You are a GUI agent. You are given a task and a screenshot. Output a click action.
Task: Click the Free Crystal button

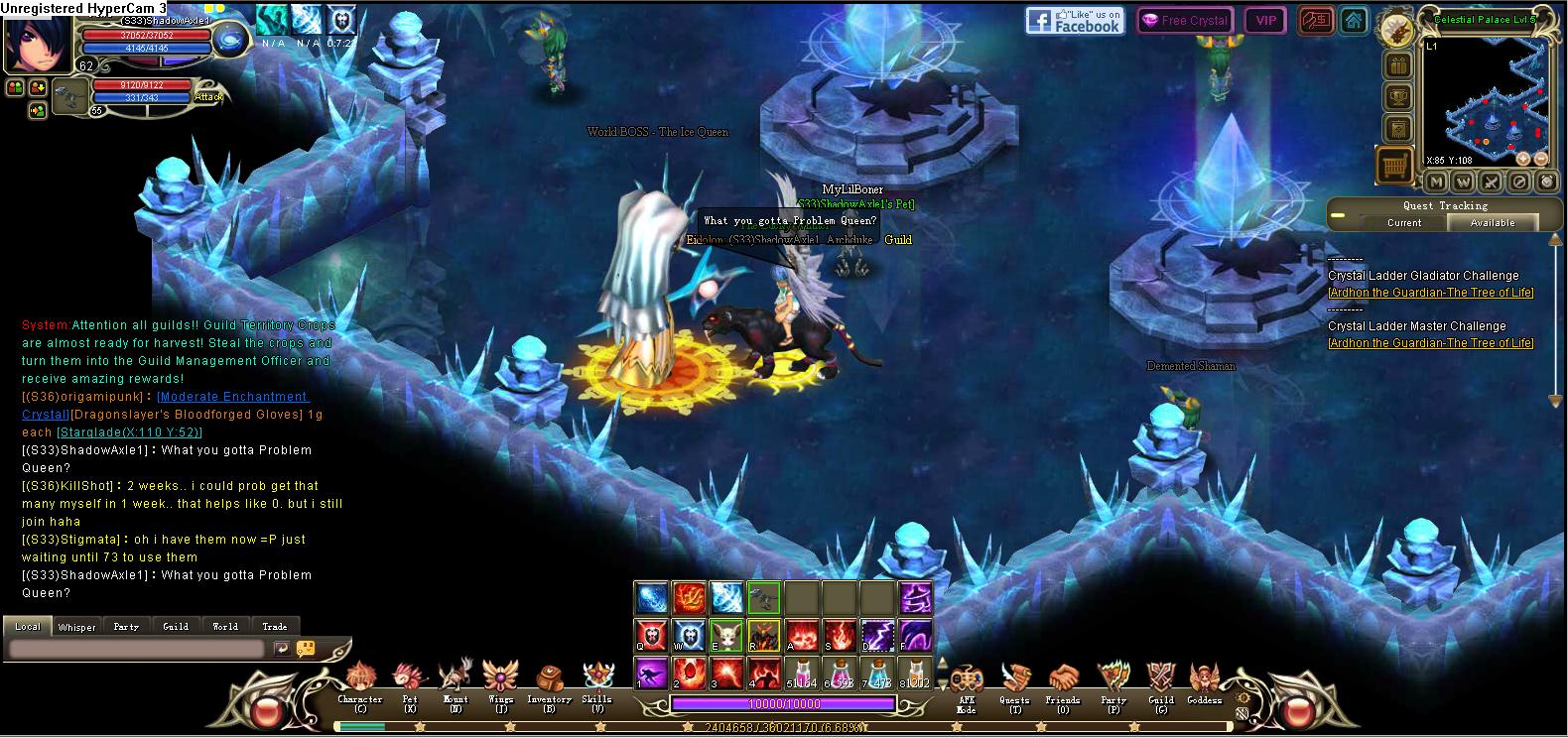pyautogui.click(x=1183, y=21)
